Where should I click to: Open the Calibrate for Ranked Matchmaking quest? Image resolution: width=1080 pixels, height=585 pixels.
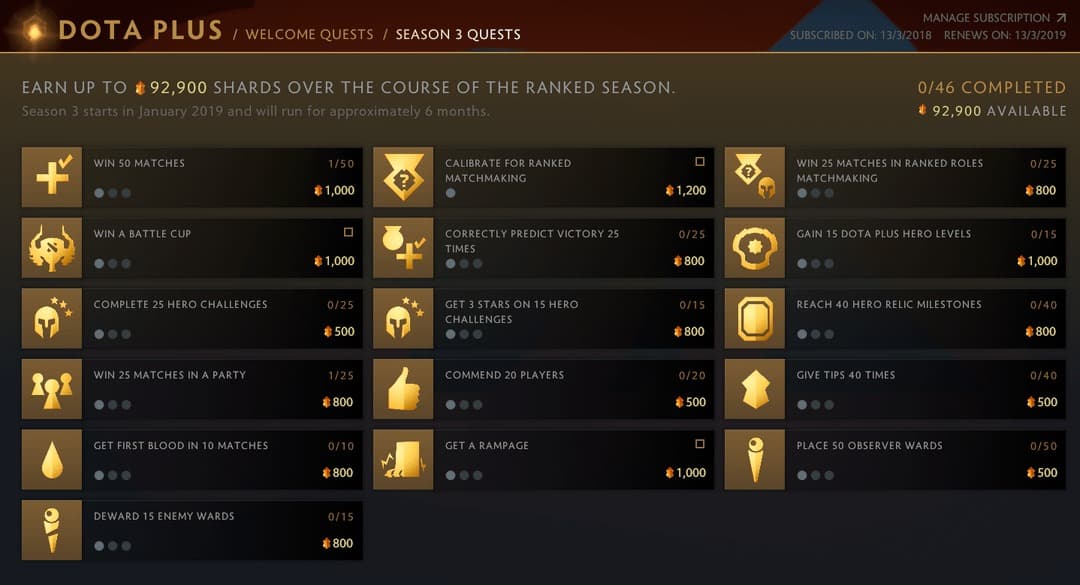coord(543,177)
